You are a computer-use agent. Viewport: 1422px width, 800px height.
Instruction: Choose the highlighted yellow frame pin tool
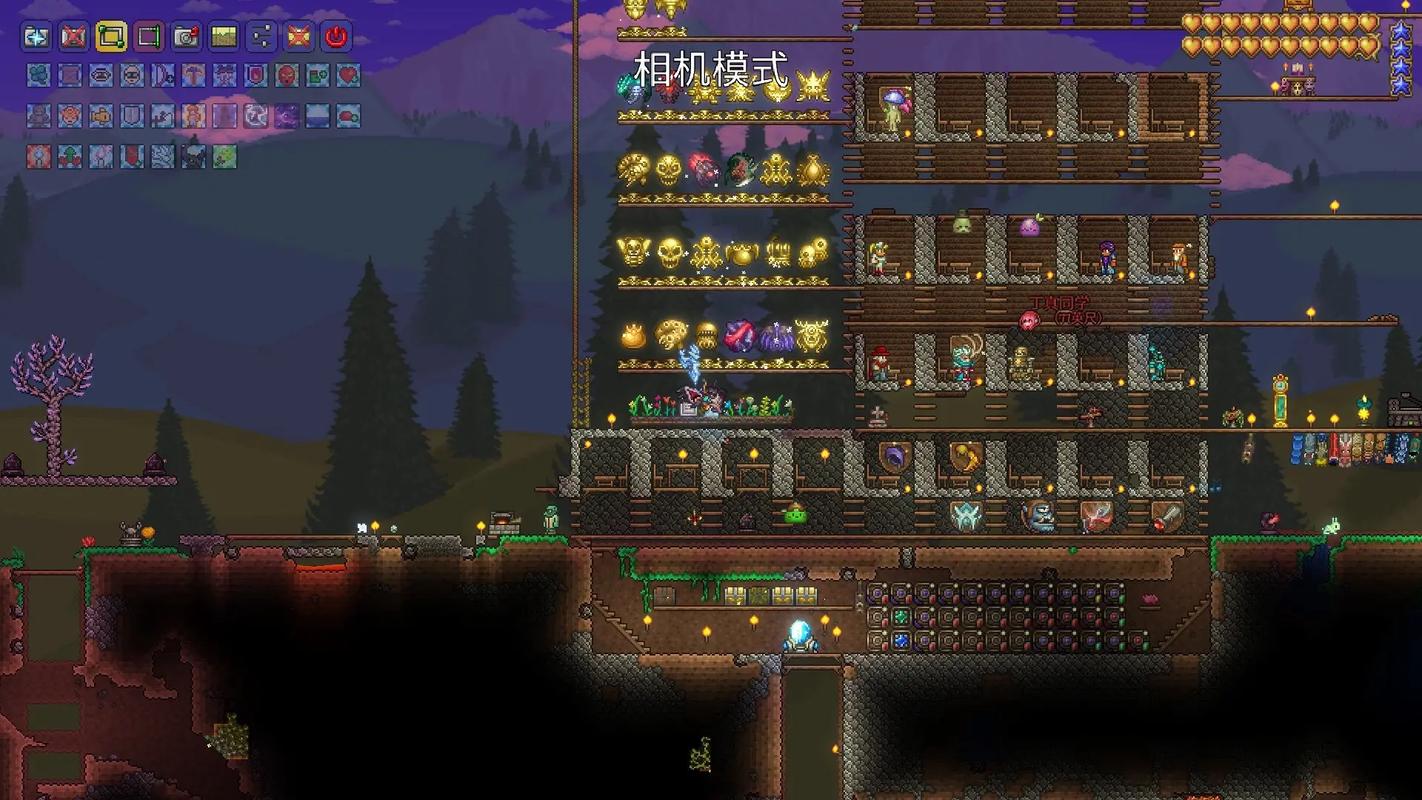(x=111, y=38)
